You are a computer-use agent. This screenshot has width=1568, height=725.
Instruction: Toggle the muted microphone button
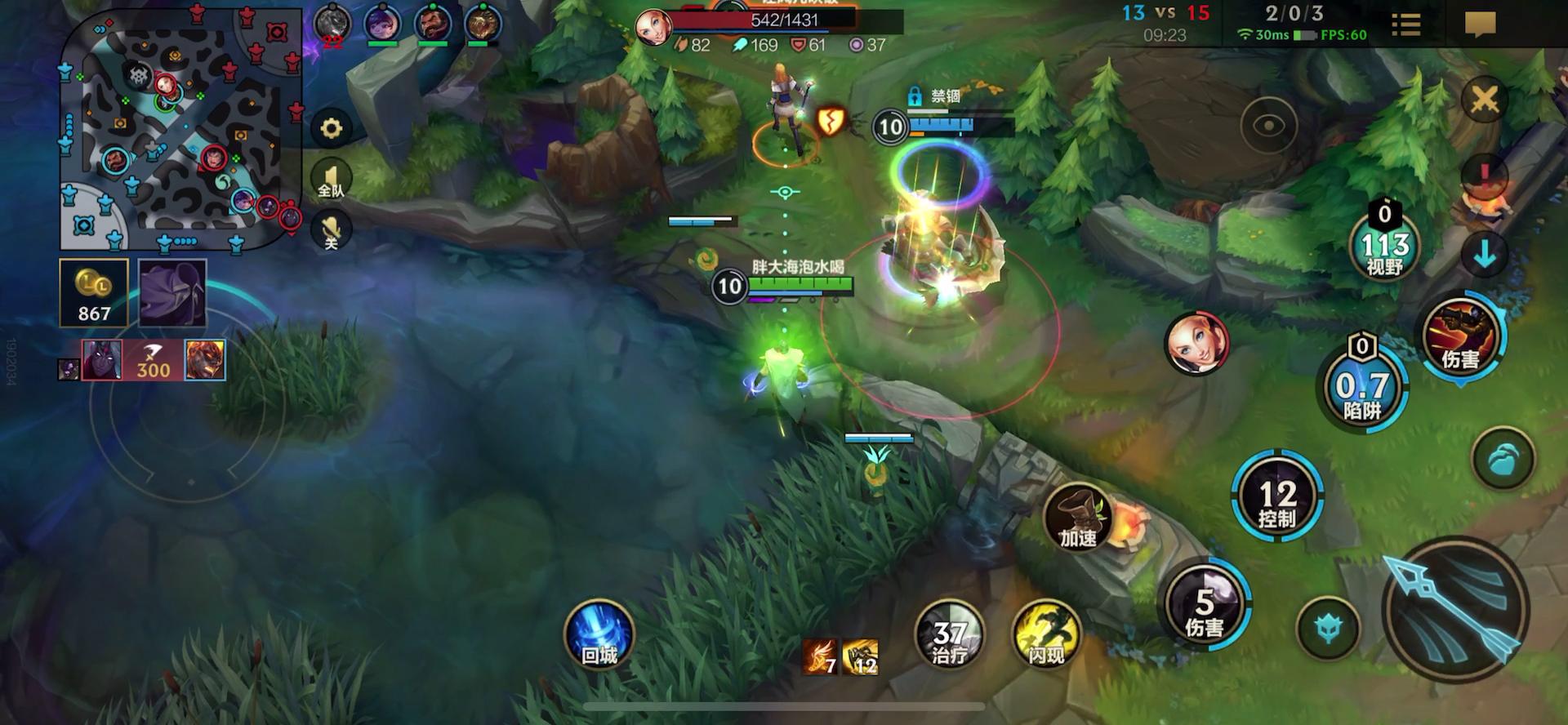tap(331, 229)
